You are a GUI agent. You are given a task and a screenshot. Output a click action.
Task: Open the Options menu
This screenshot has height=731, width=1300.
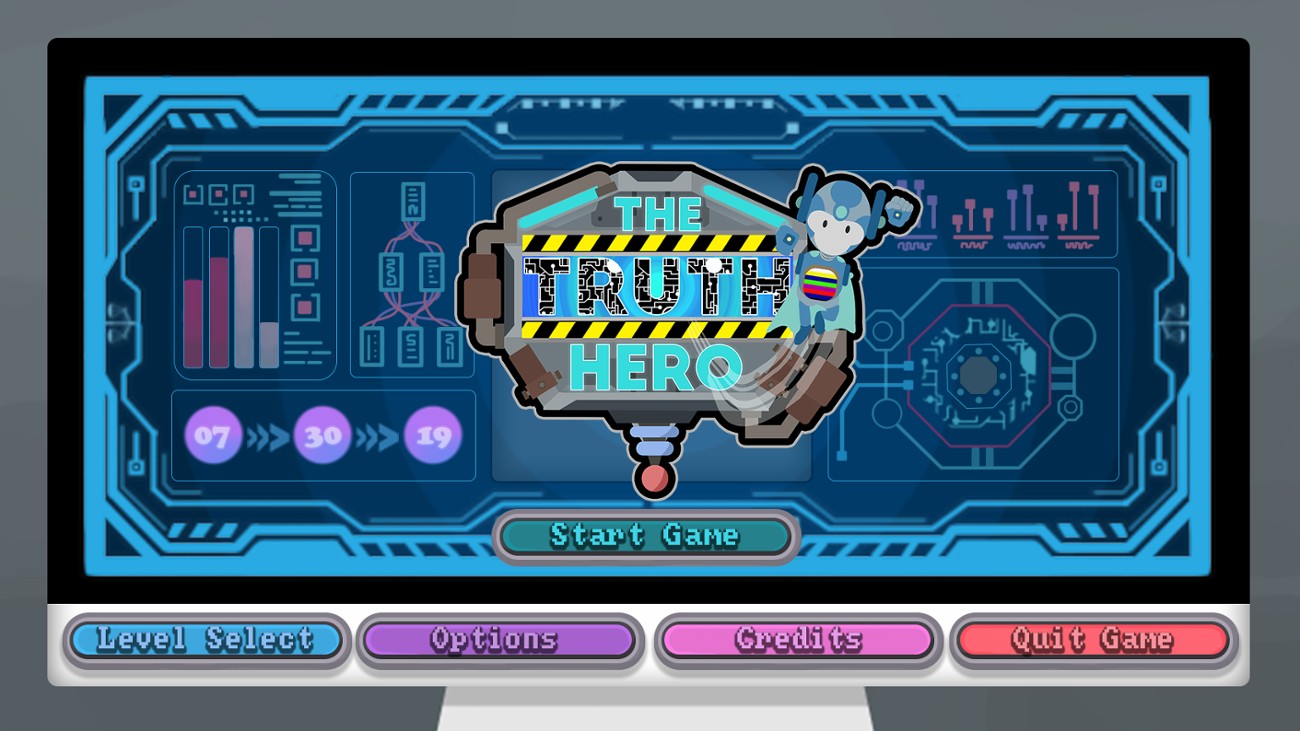click(500, 640)
